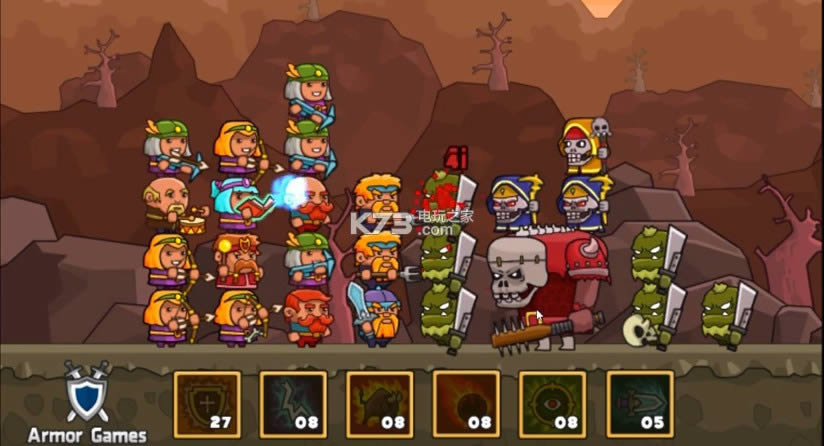Screen dimensions: 824x446
Task: Activate the red eye target ability
Action: (x=553, y=404)
